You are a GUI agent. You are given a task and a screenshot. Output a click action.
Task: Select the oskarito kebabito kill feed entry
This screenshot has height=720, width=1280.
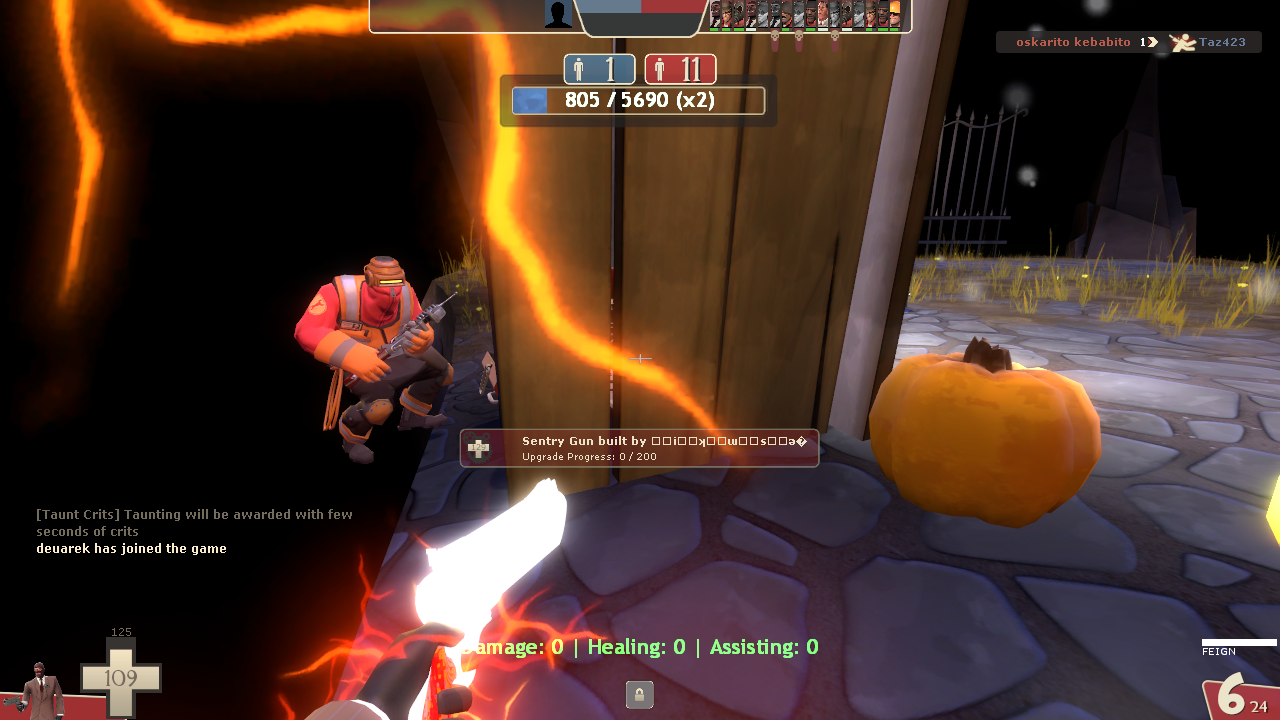coord(1128,42)
